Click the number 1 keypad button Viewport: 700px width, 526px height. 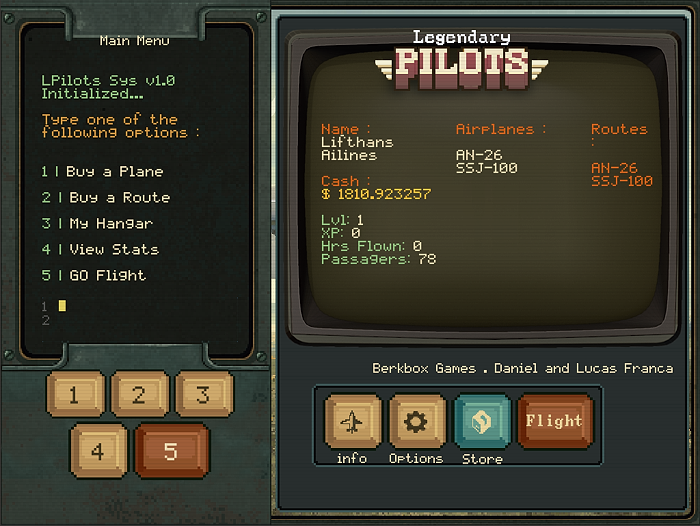click(x=74, y=394)
